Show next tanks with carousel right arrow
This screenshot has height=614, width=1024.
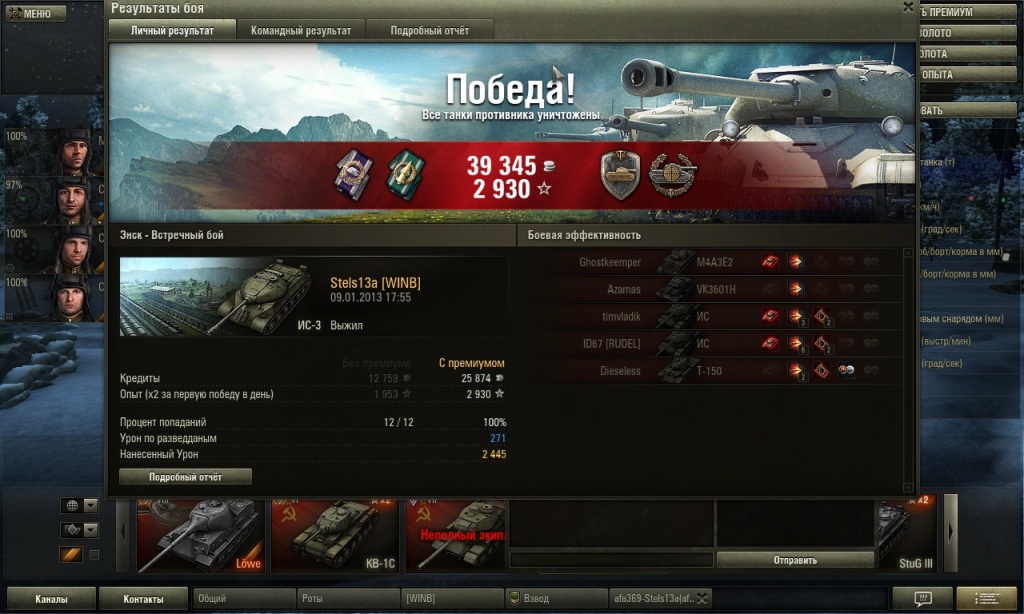[951, 530]
